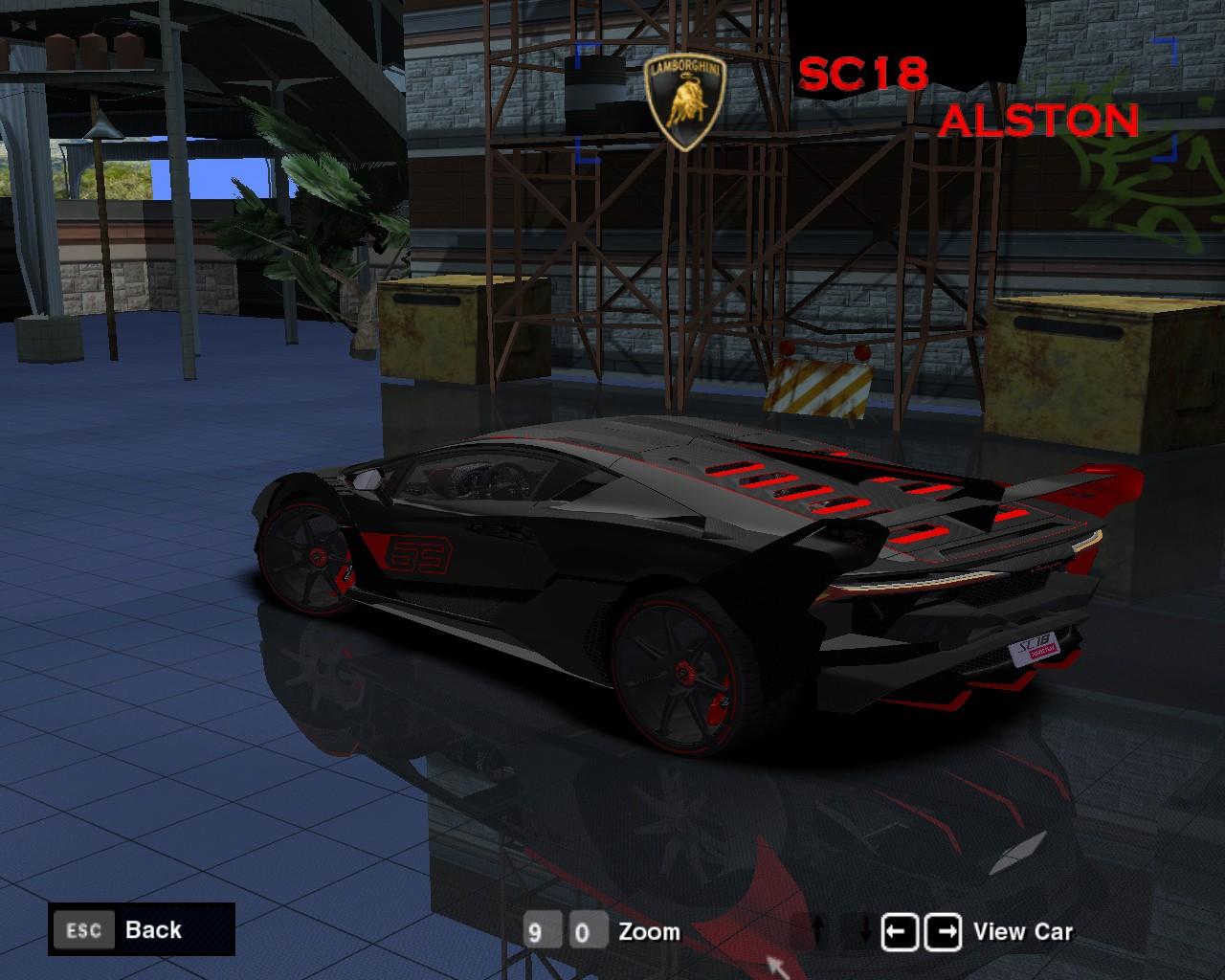Go back using the Back button
1225x980 pixels.
[141, 929]
